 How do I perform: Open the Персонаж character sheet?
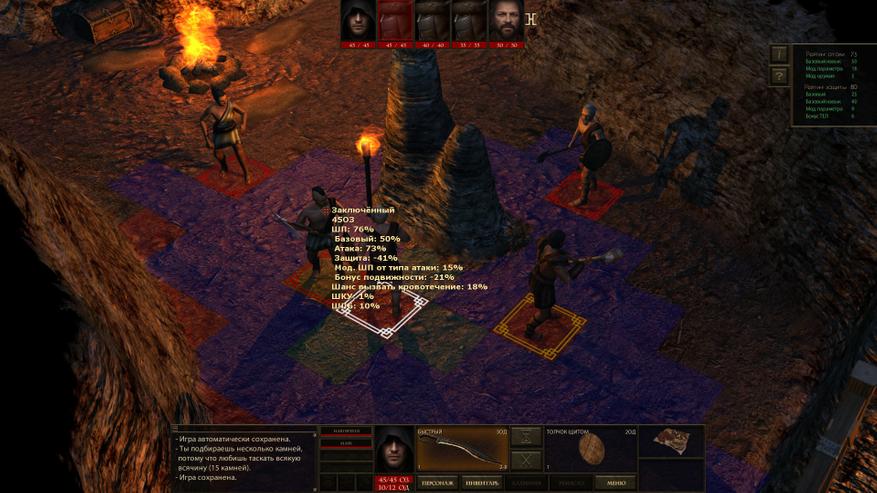(x=436, y=483)
